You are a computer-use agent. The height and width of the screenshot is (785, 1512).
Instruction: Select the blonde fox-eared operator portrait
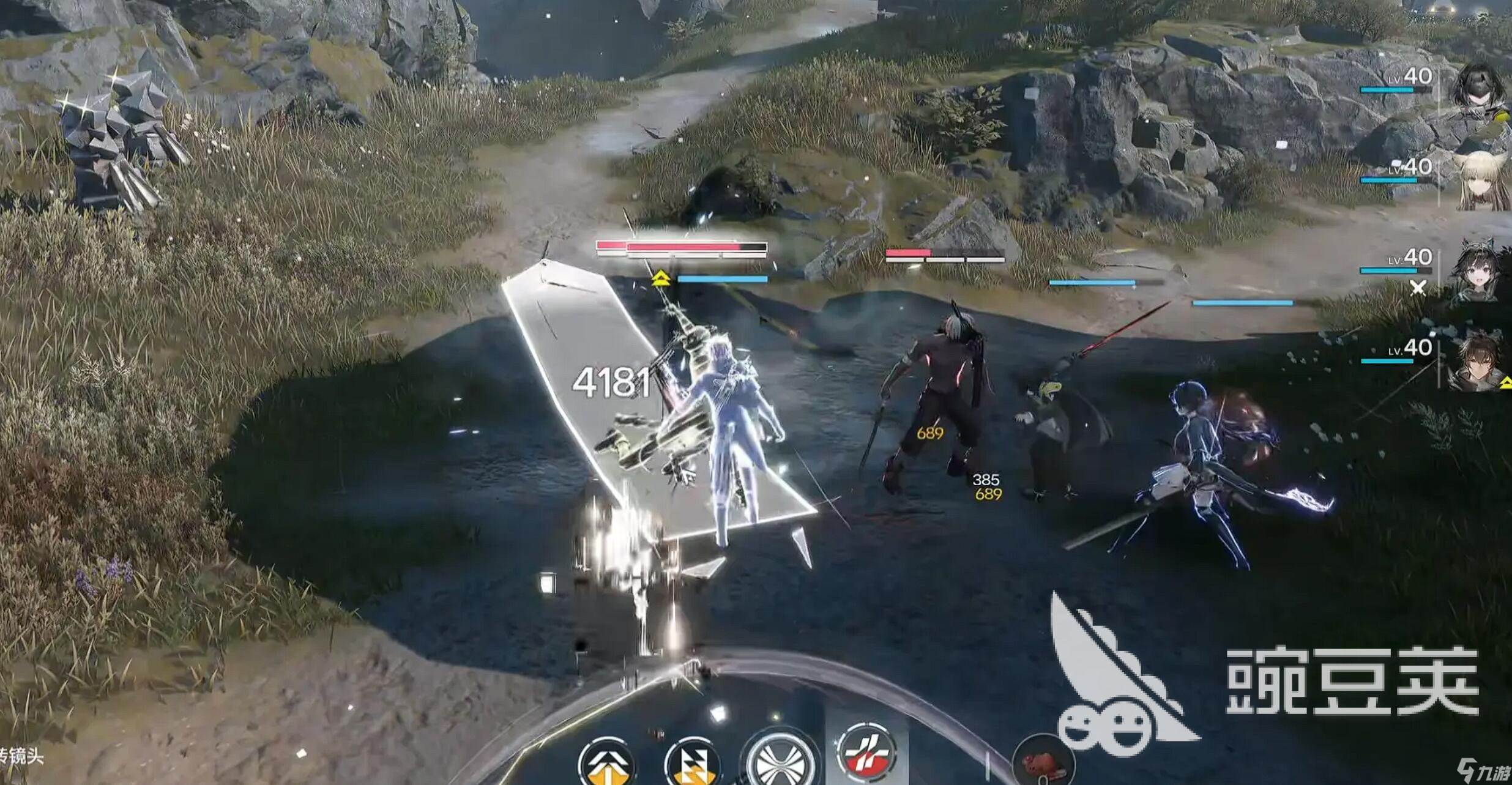(1482, 181)
